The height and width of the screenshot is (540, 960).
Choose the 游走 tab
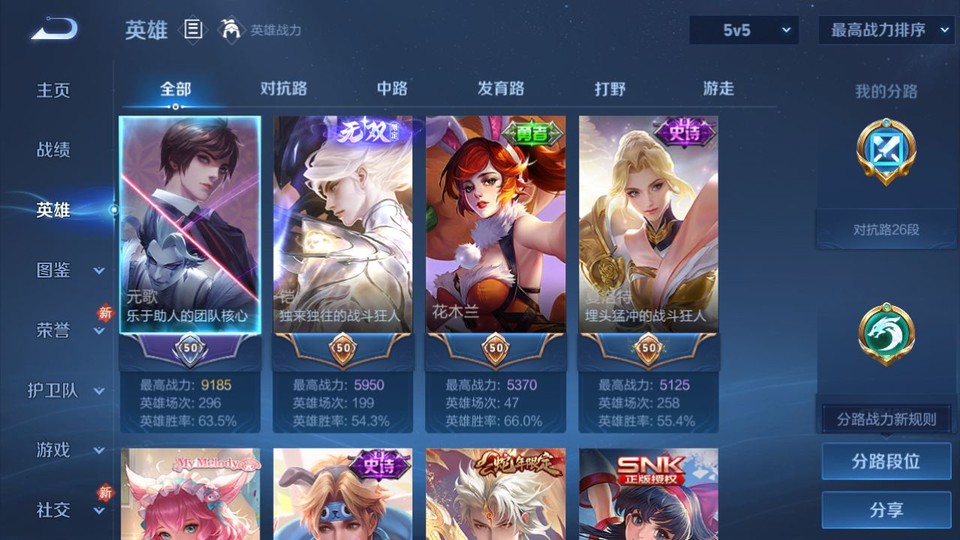coord(718,89)
